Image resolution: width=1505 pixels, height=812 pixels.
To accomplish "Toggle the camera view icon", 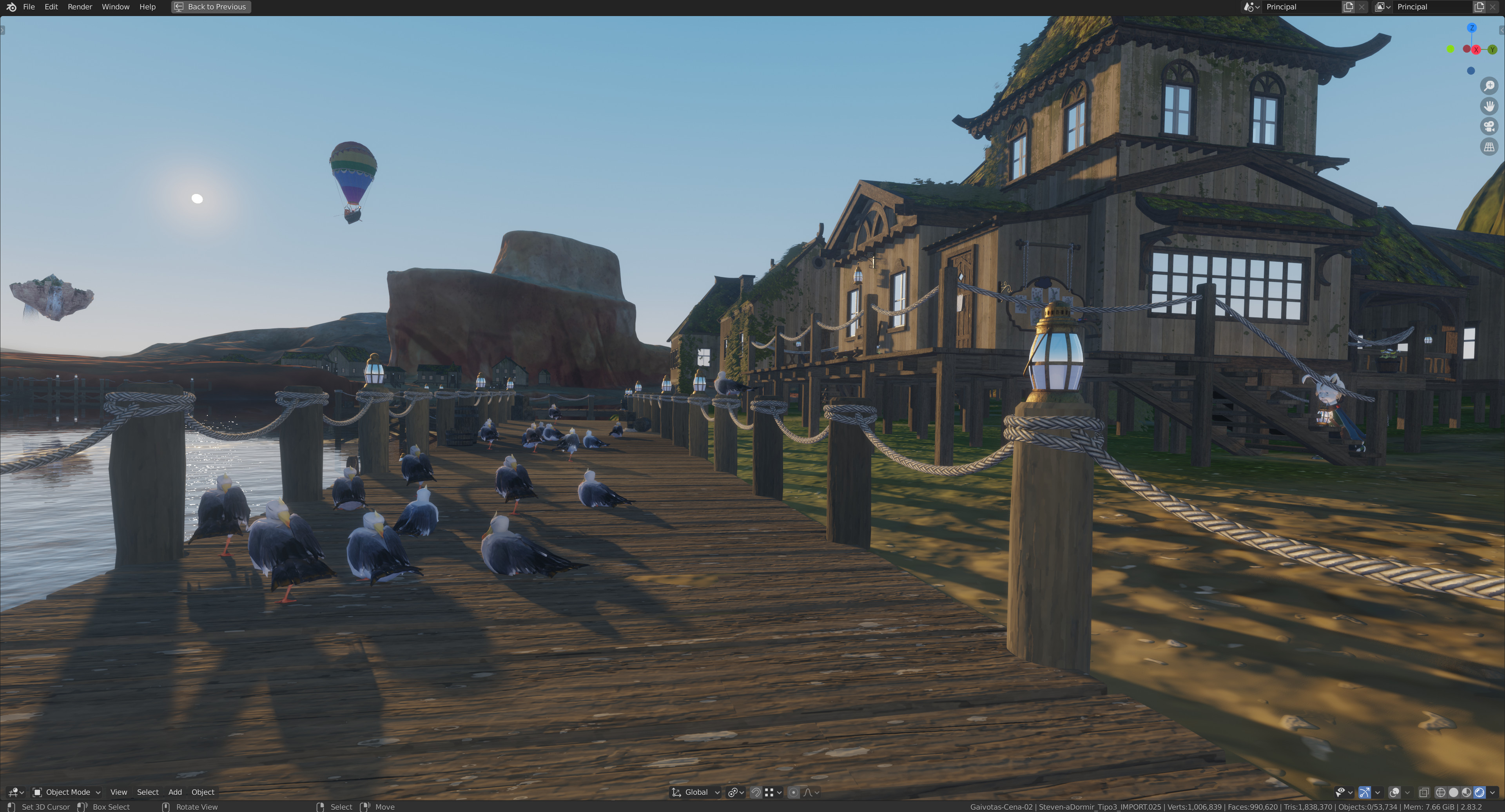I will click(x=1489, y=126).
